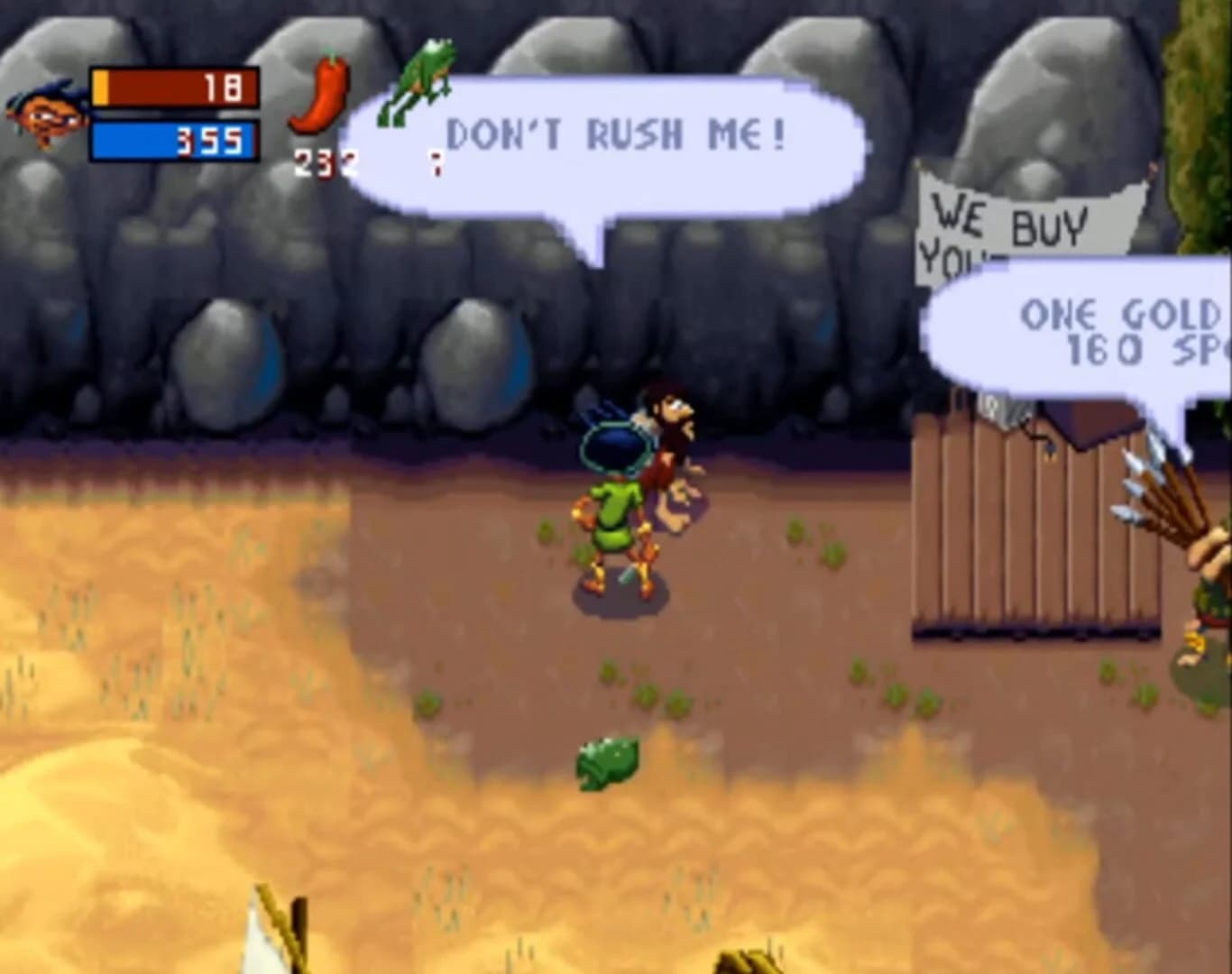Click the frog counter reading 7
1232x974 pixels.
[x=437, y=164]
